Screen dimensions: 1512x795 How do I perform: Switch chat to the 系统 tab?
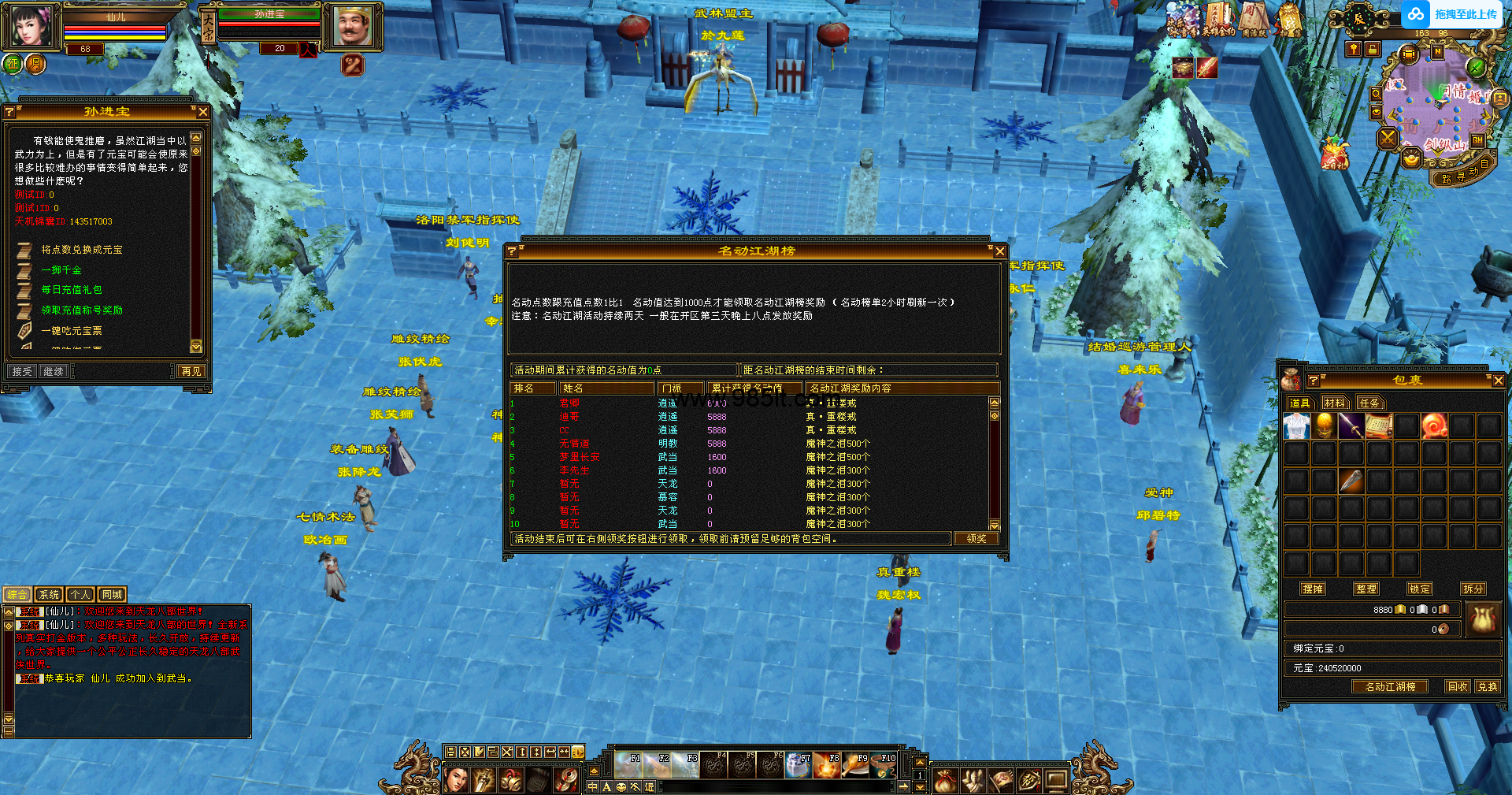pos(49,595)
